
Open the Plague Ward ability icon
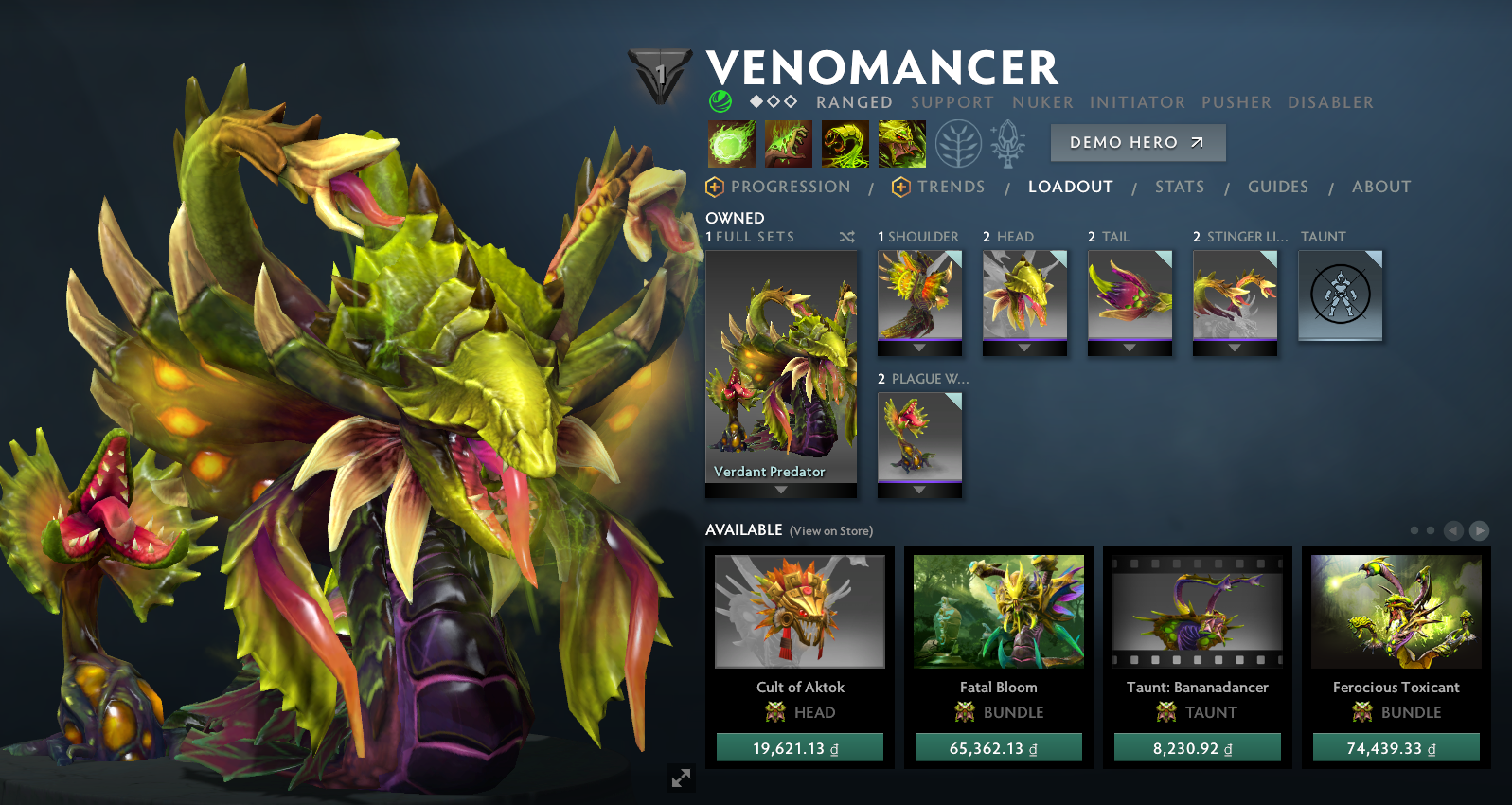[847, 143]
